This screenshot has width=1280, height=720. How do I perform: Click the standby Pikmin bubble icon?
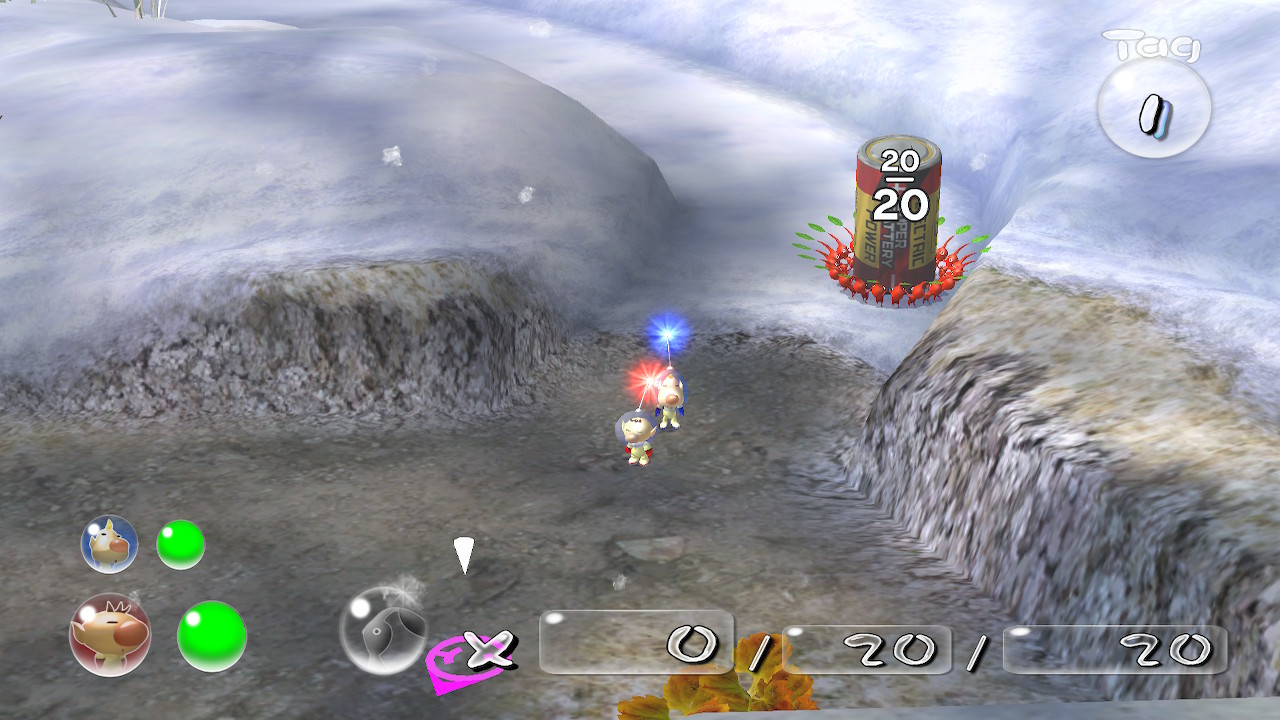pyautogui.click(x=382, y=631)
